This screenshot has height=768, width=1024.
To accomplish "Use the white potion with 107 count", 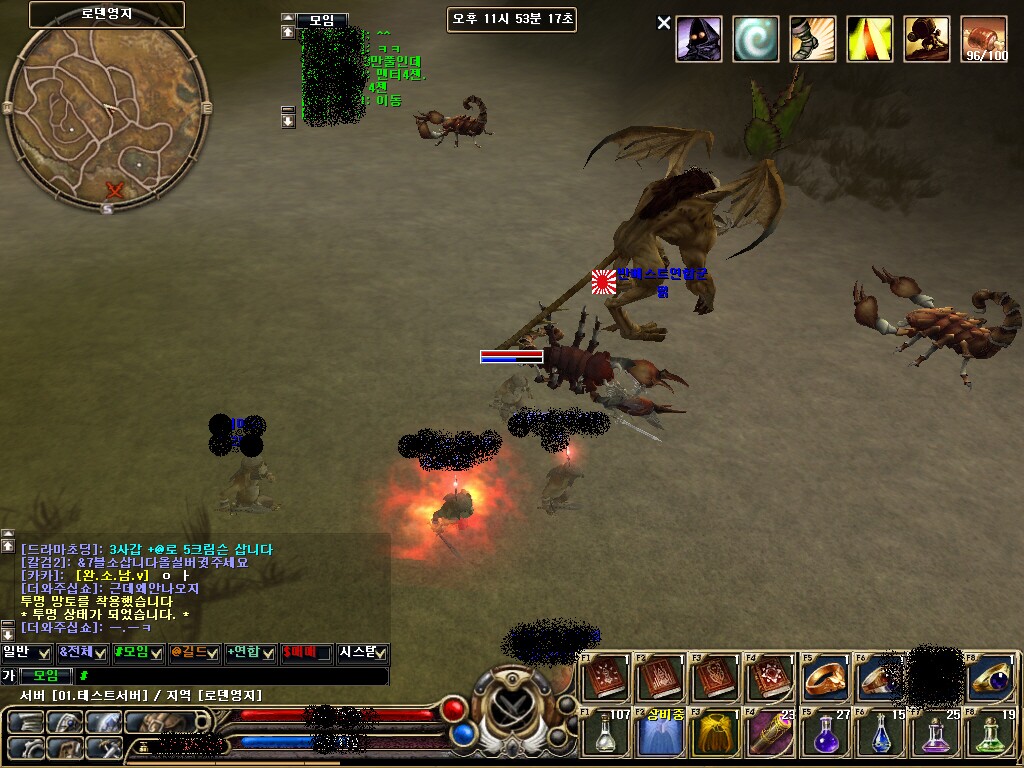I will [x=606, y=734].
